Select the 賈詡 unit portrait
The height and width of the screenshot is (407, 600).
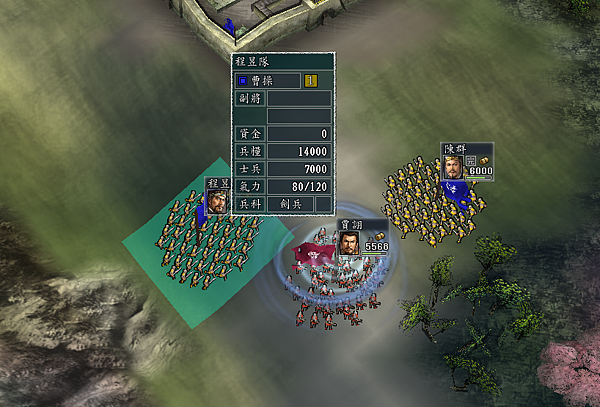350,244
